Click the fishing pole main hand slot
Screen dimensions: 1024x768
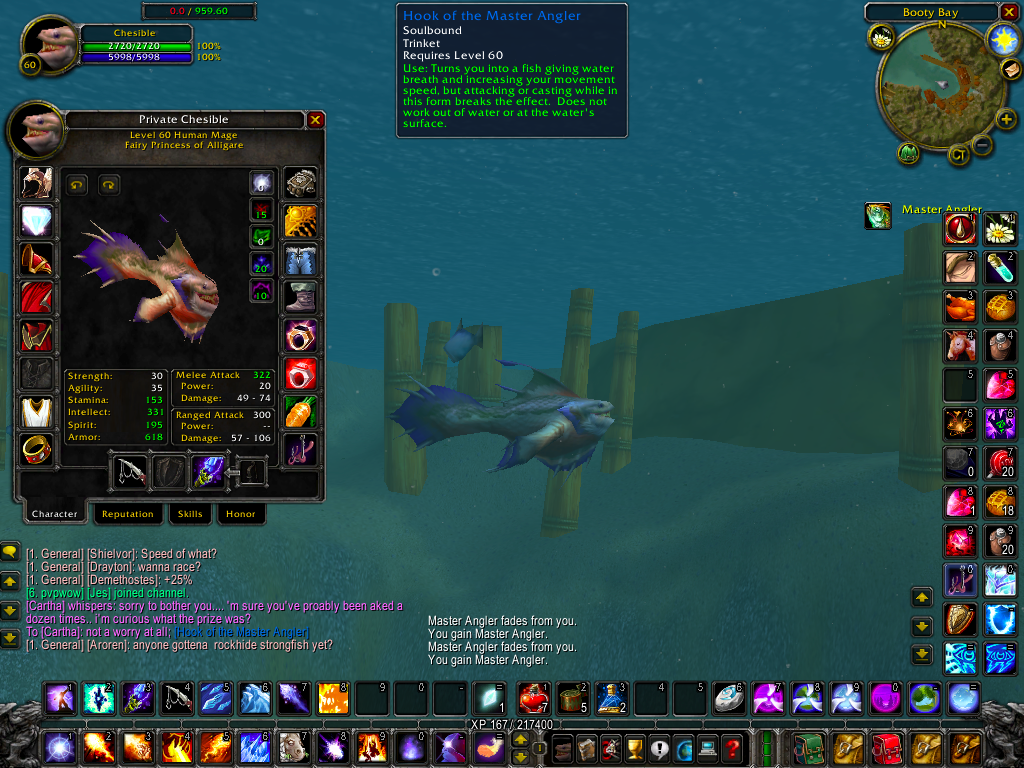(130, 471)
